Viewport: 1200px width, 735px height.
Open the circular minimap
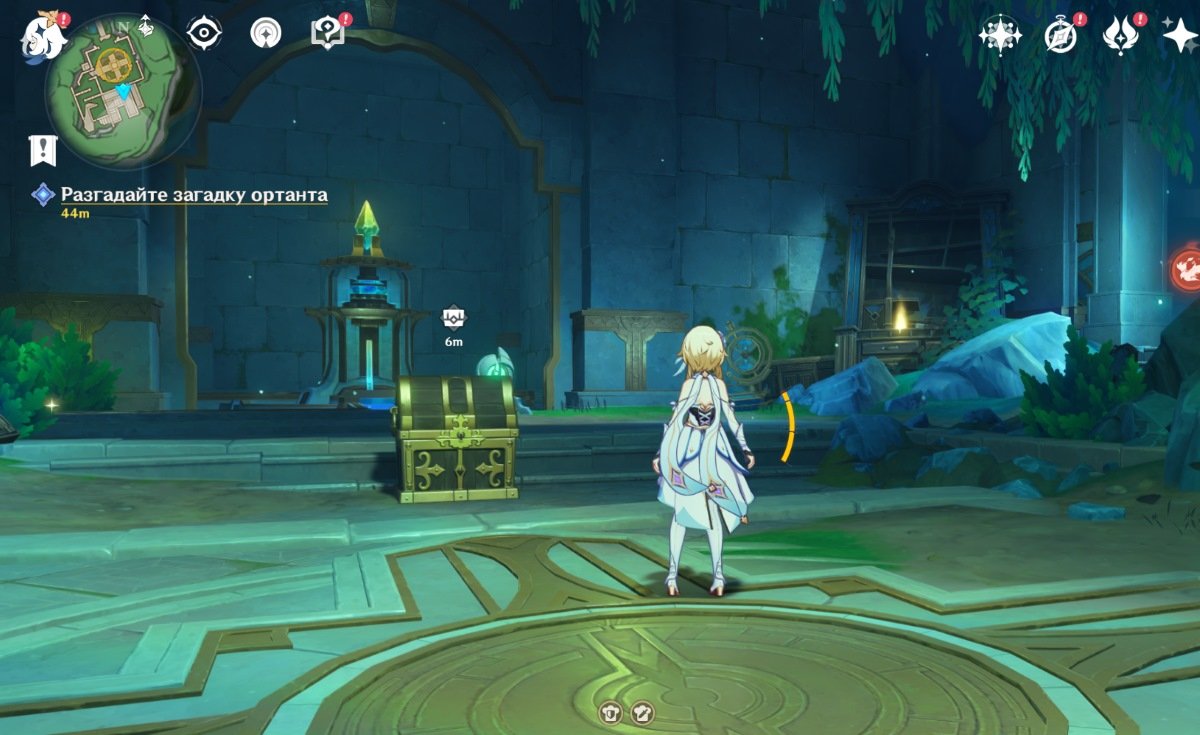coord(122,90)
